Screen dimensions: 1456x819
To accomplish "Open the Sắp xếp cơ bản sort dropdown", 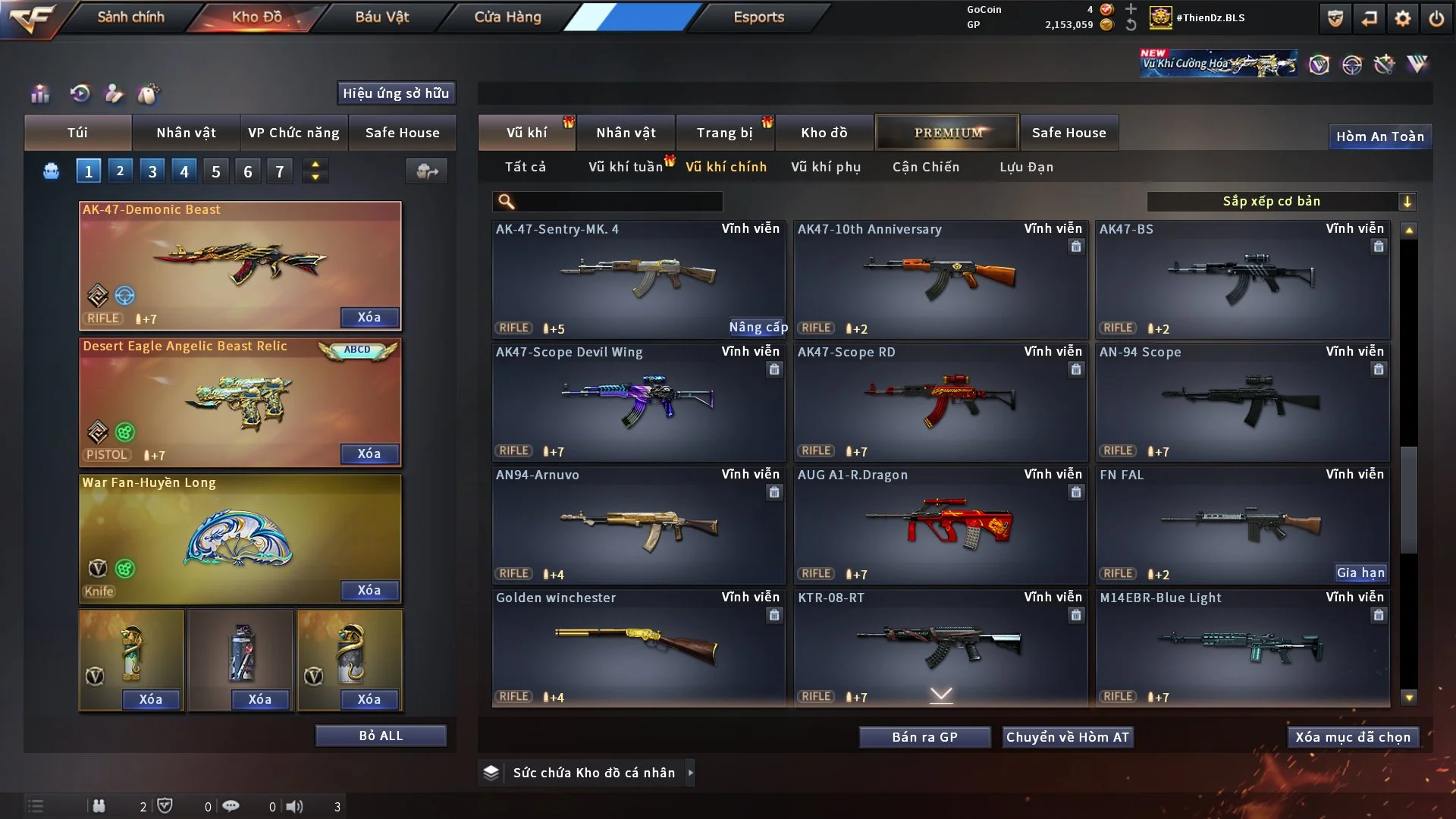I will 1281,201.
